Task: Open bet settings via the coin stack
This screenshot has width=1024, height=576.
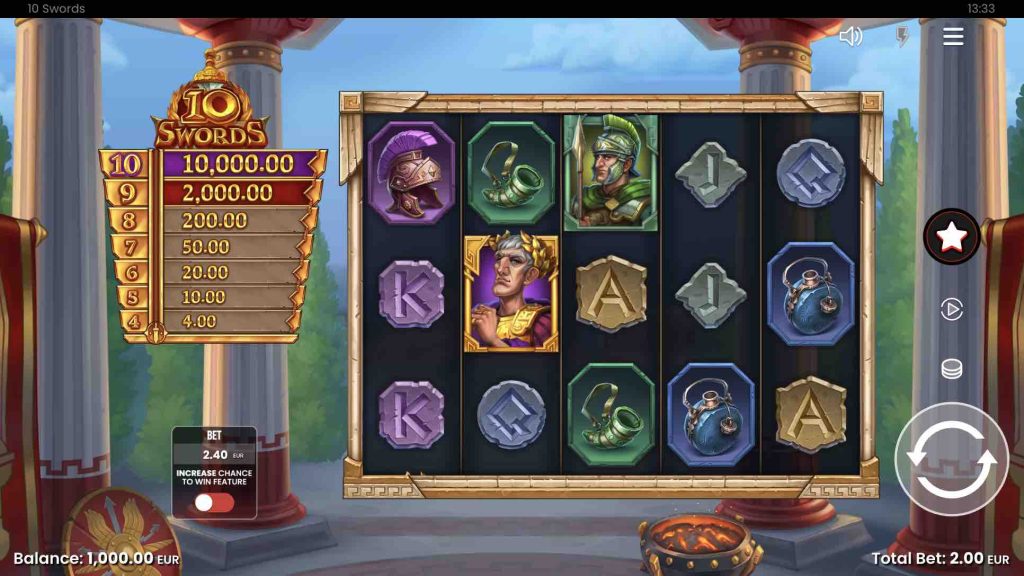Action: (951, 369)
